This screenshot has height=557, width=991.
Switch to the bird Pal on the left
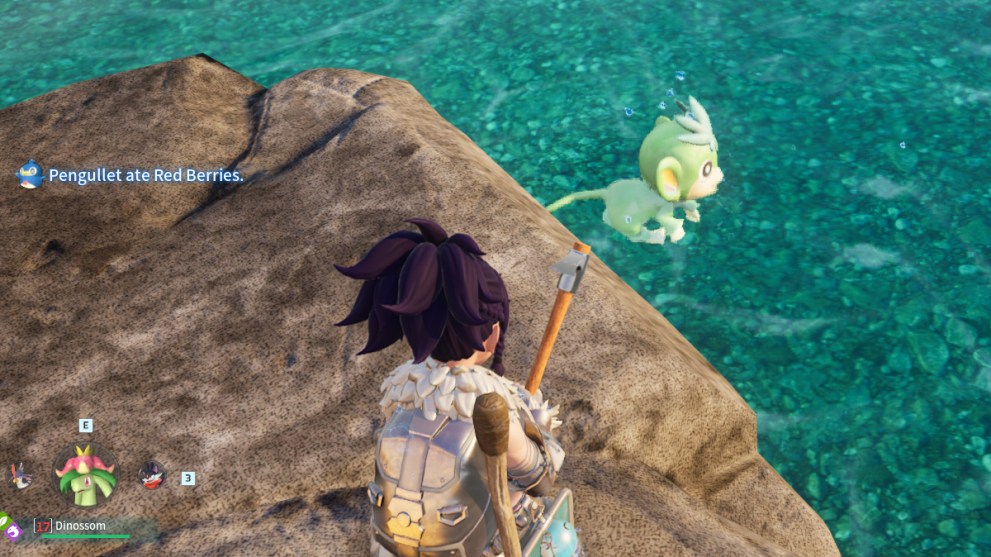coord(21,476)
